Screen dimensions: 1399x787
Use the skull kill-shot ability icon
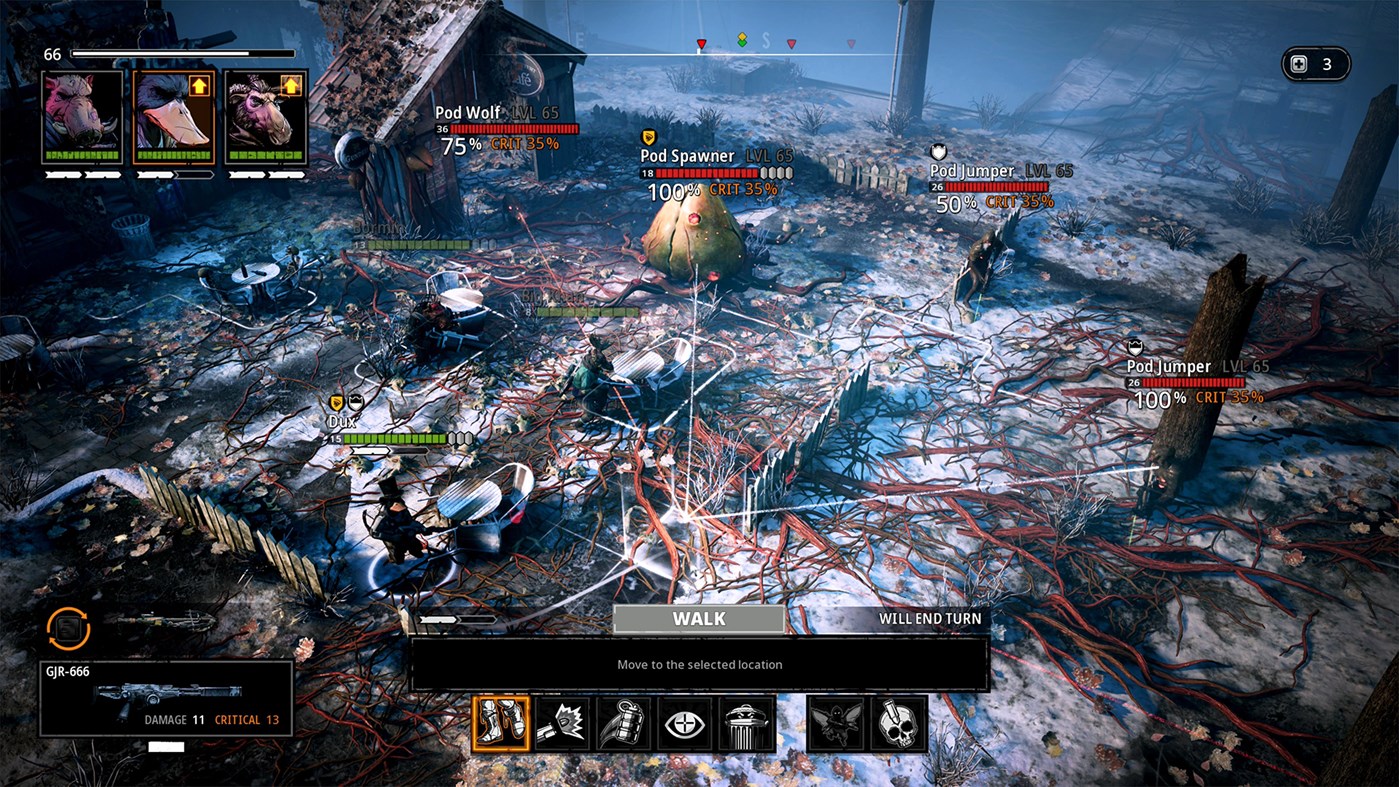click(x=899, y=724)
